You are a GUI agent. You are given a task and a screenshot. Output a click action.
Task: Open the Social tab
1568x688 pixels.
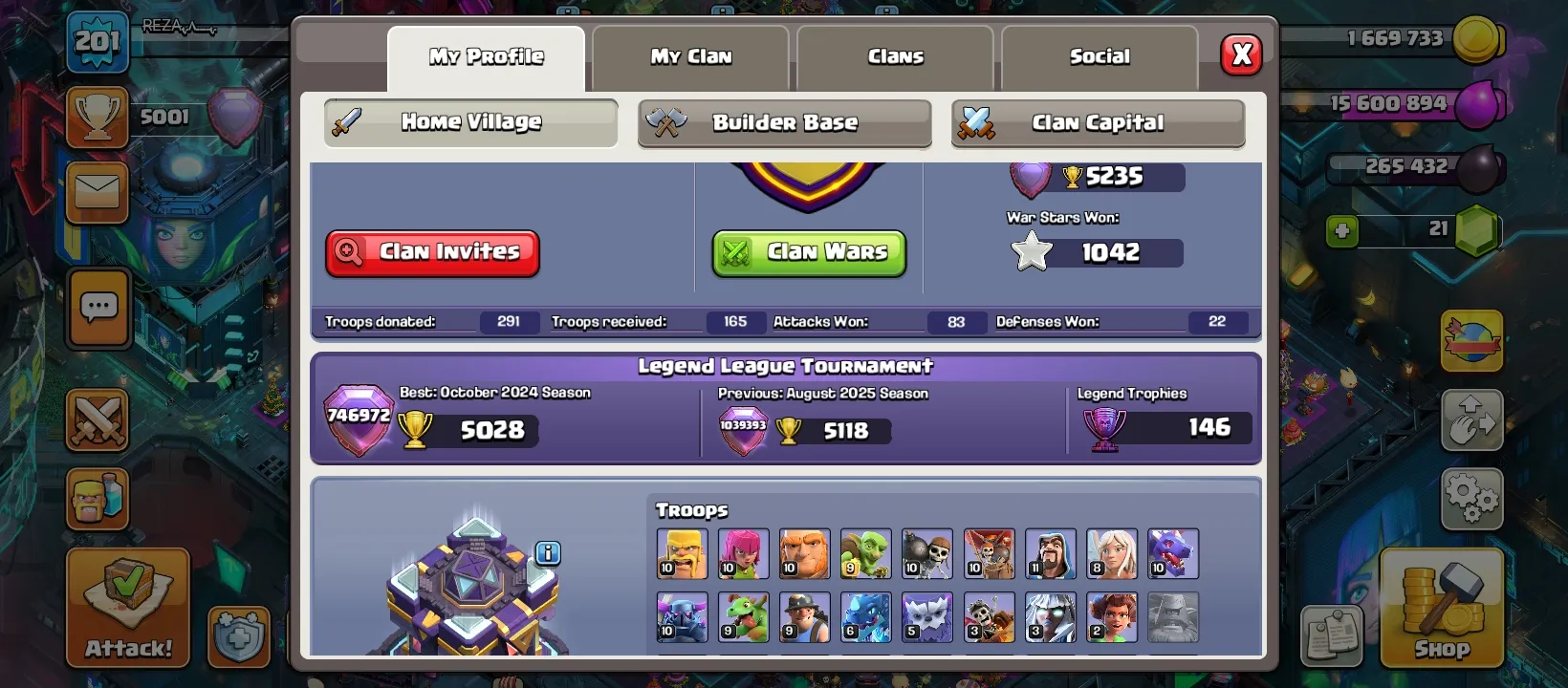(1100, 57)
